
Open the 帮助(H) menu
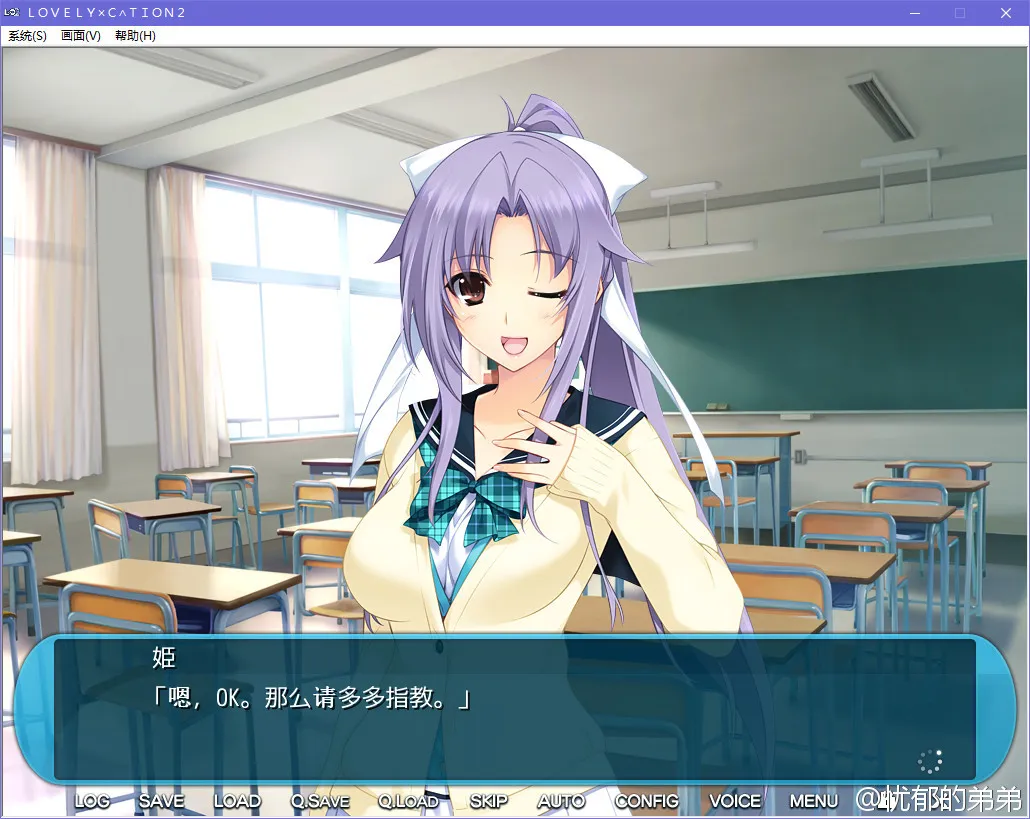pos(135,36)
